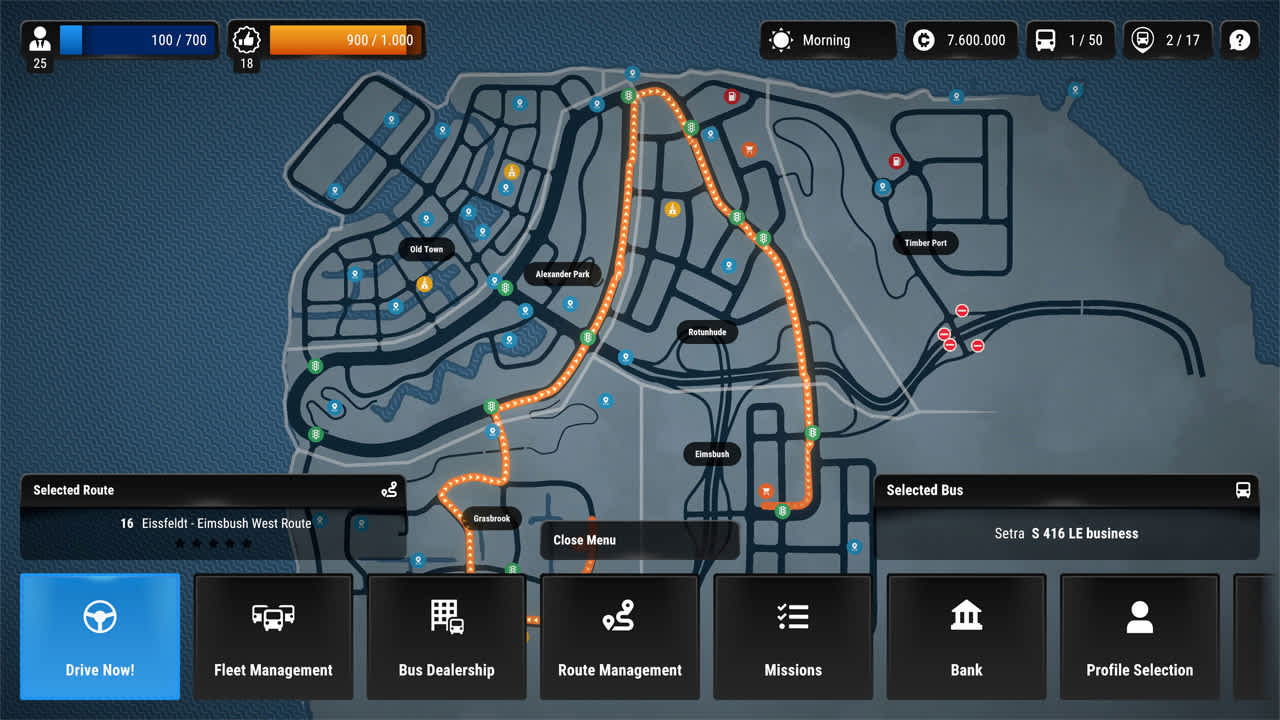Click the Old Town label on the map
The image size is (1280, 720).
pyautogui.click(x=426, y=249)
